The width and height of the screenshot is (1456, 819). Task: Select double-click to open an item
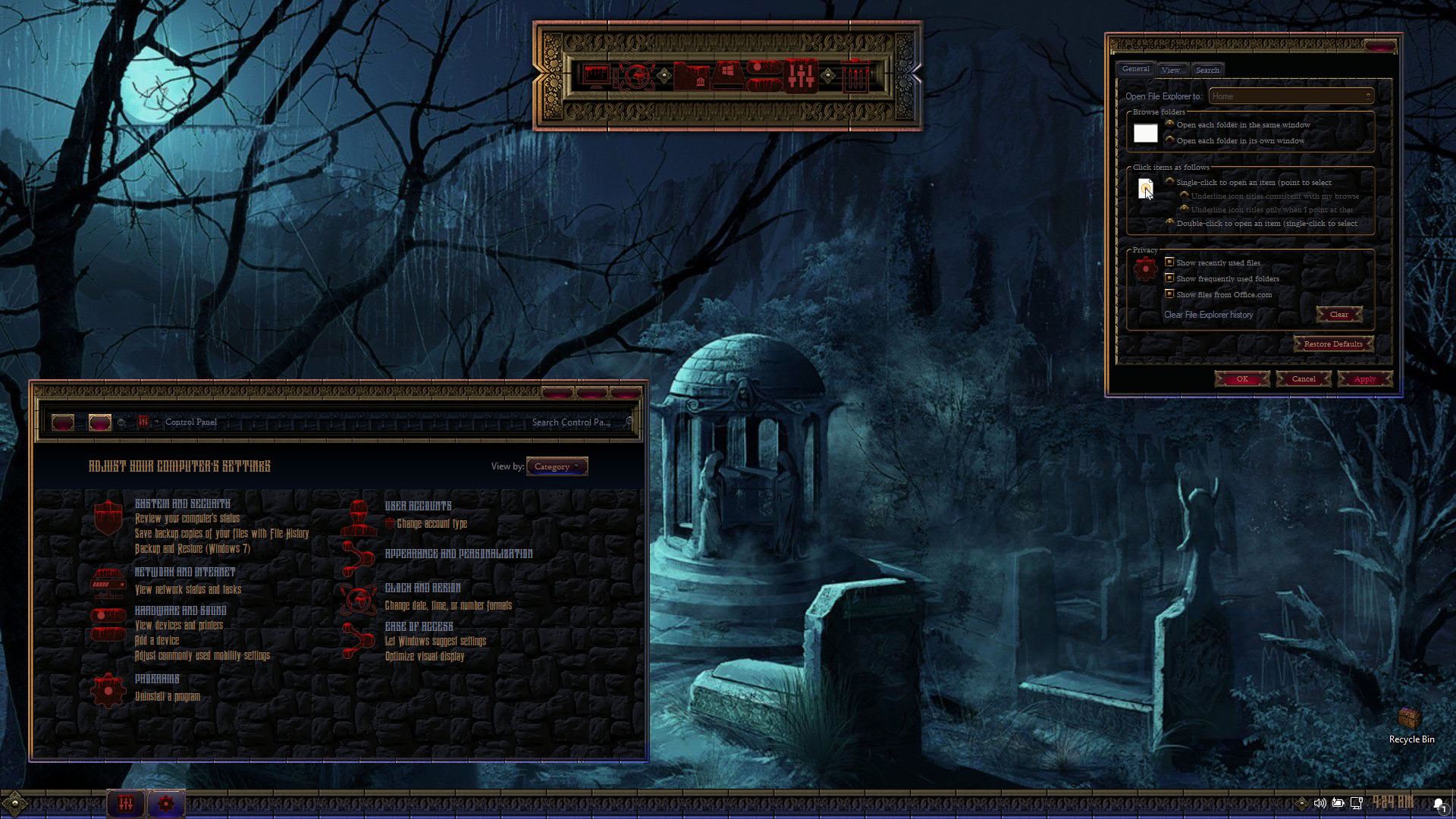[x=1170, y=223]
